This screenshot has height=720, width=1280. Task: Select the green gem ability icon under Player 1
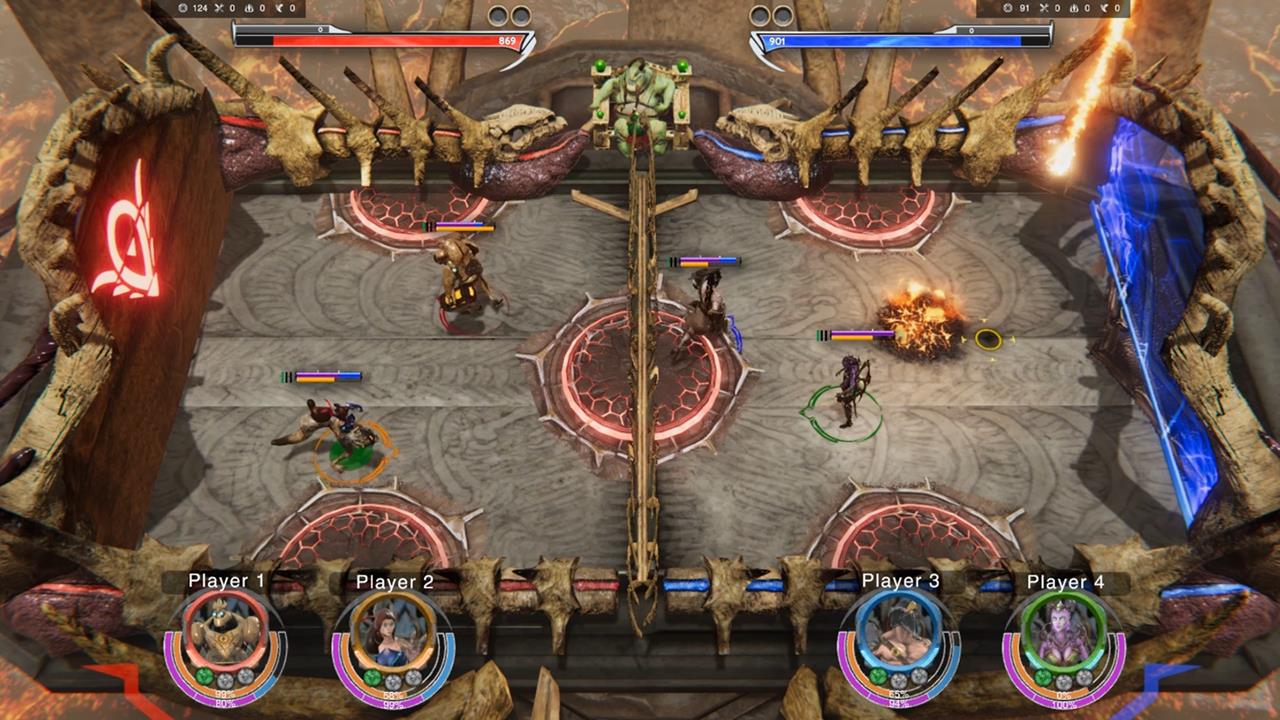204,676
